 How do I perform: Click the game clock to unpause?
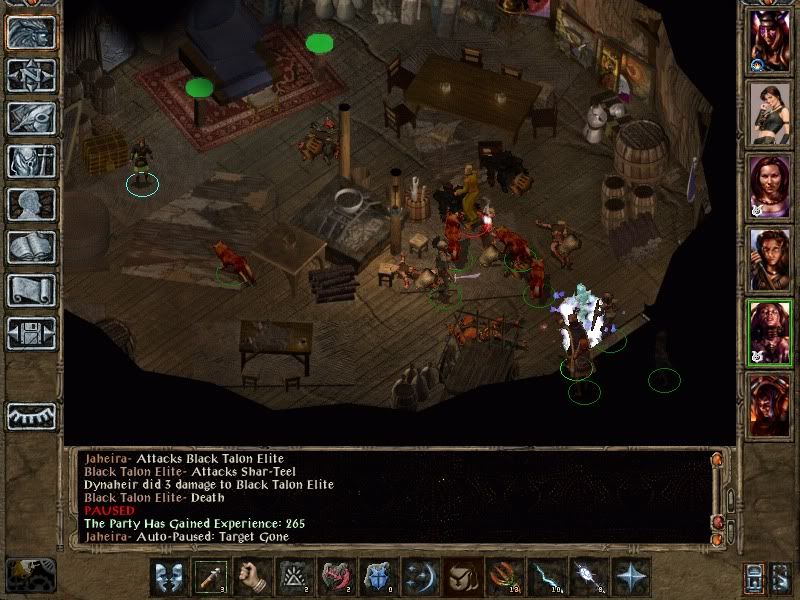pos(32,574)
